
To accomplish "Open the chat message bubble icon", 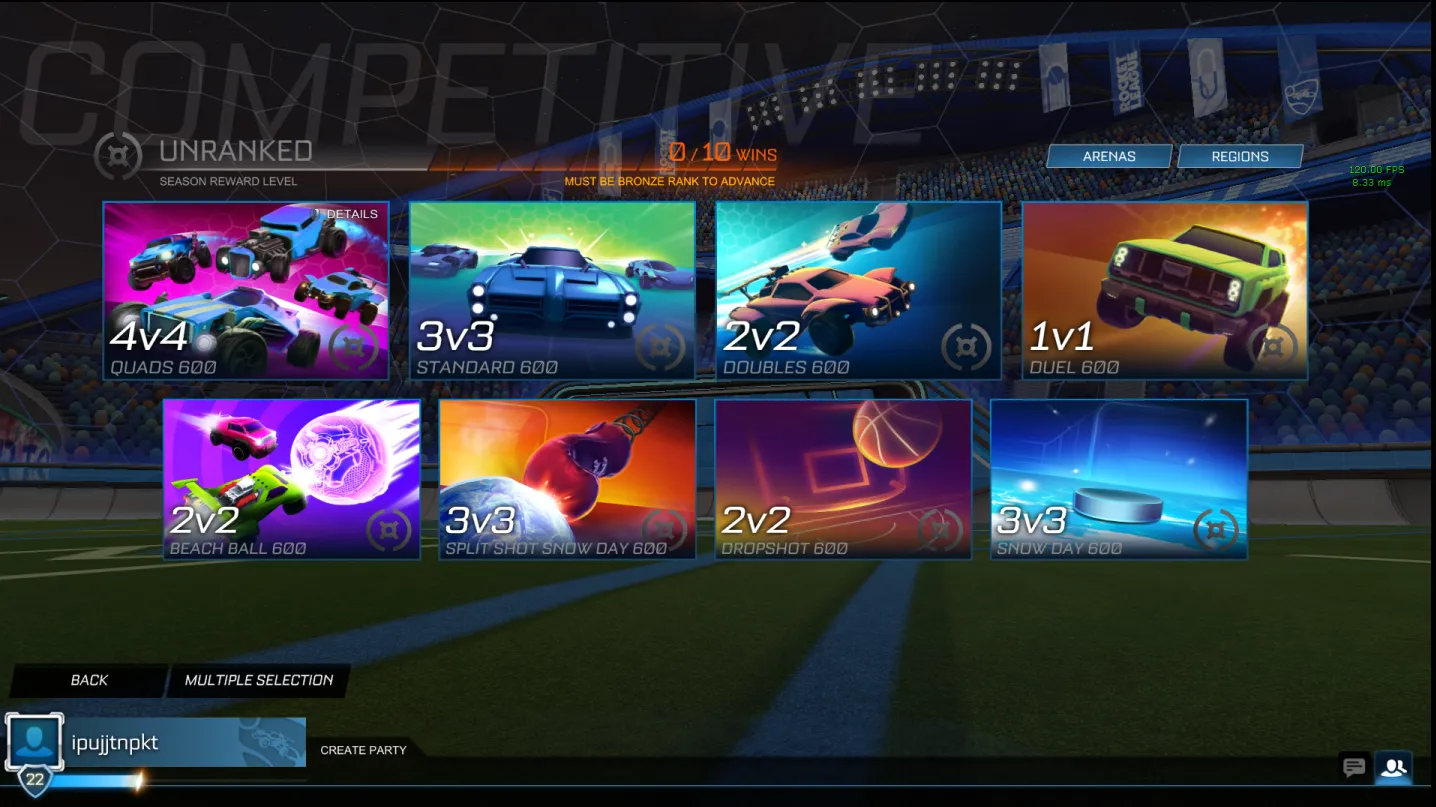I will tap(1354, 766).
